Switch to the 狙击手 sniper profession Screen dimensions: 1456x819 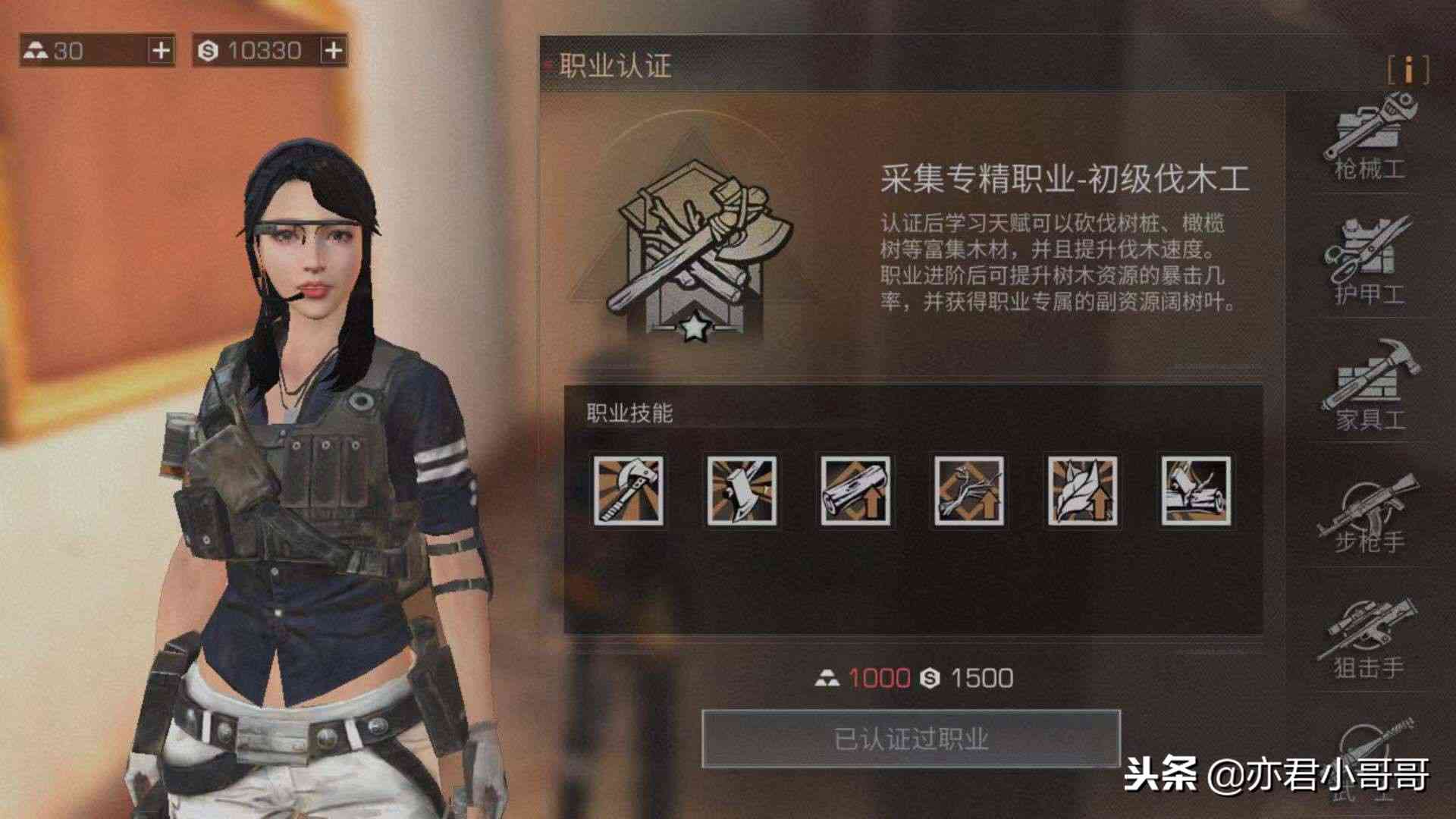pos(1370,639)
